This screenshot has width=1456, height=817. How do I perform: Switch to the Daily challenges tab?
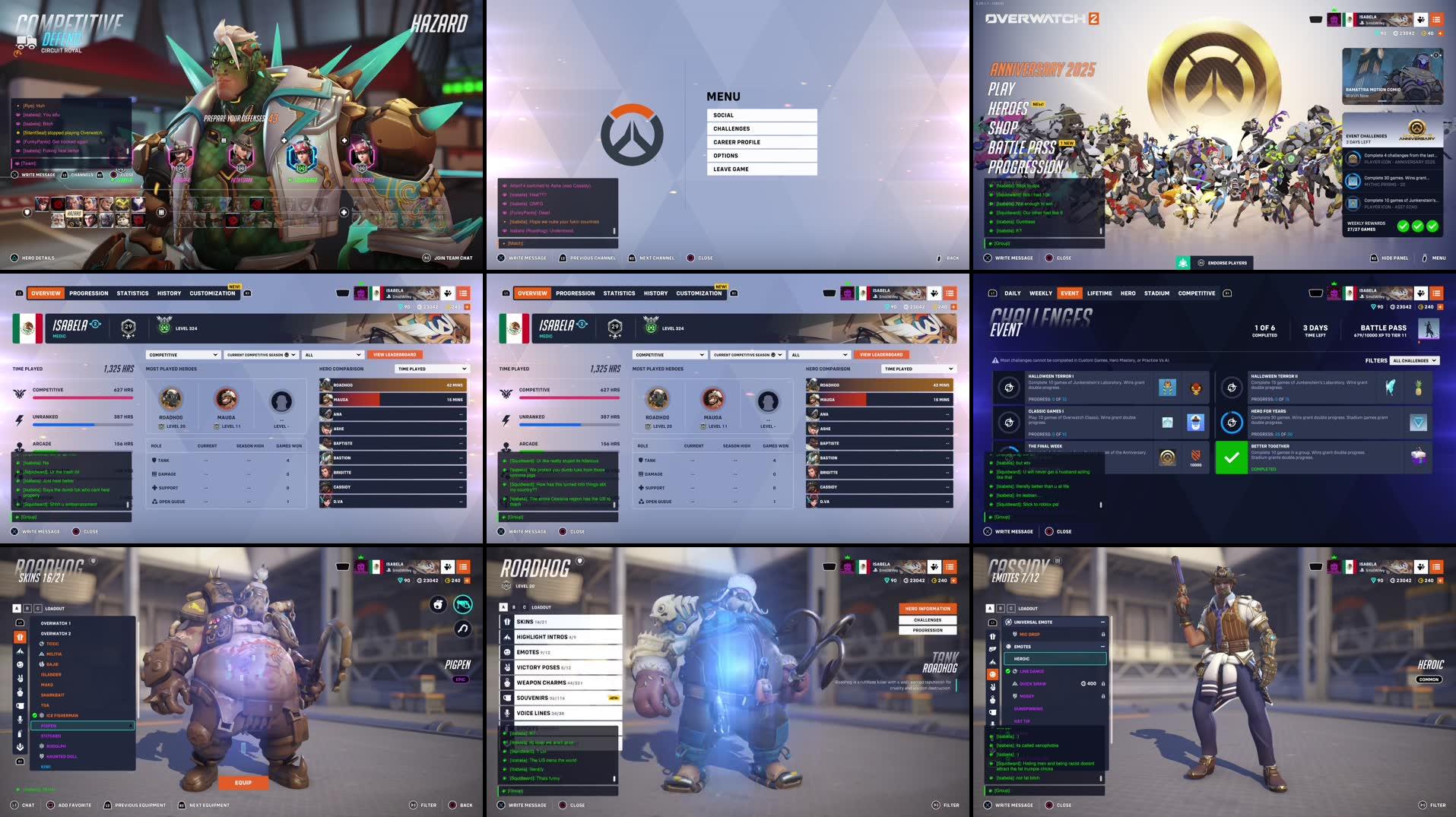click(x=1012, y=293)
